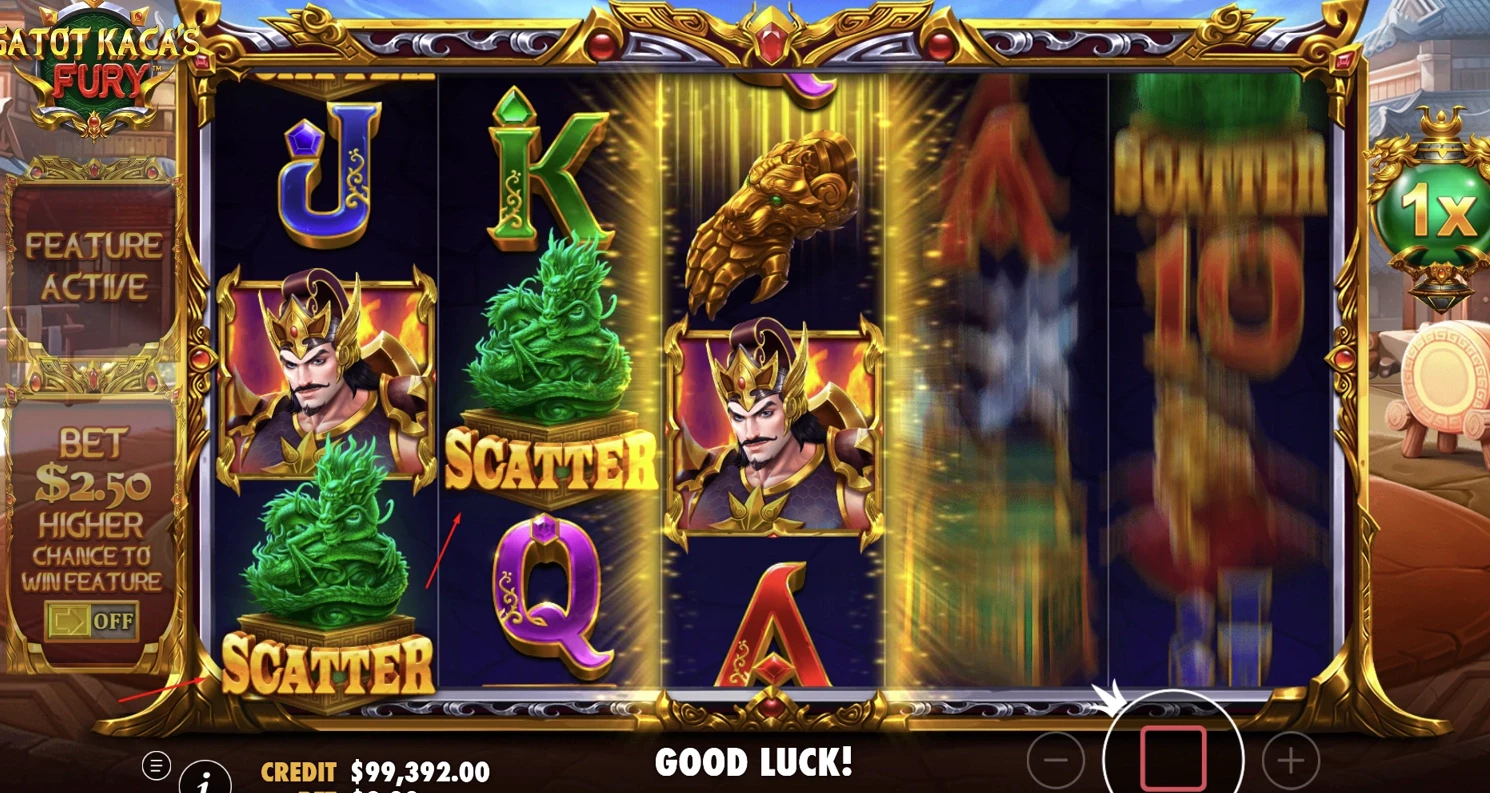Image resolution: width=1490 pixels, height=793 pixels.
Task: Increase the bet with the plus button
Action: click(1290, 761)
